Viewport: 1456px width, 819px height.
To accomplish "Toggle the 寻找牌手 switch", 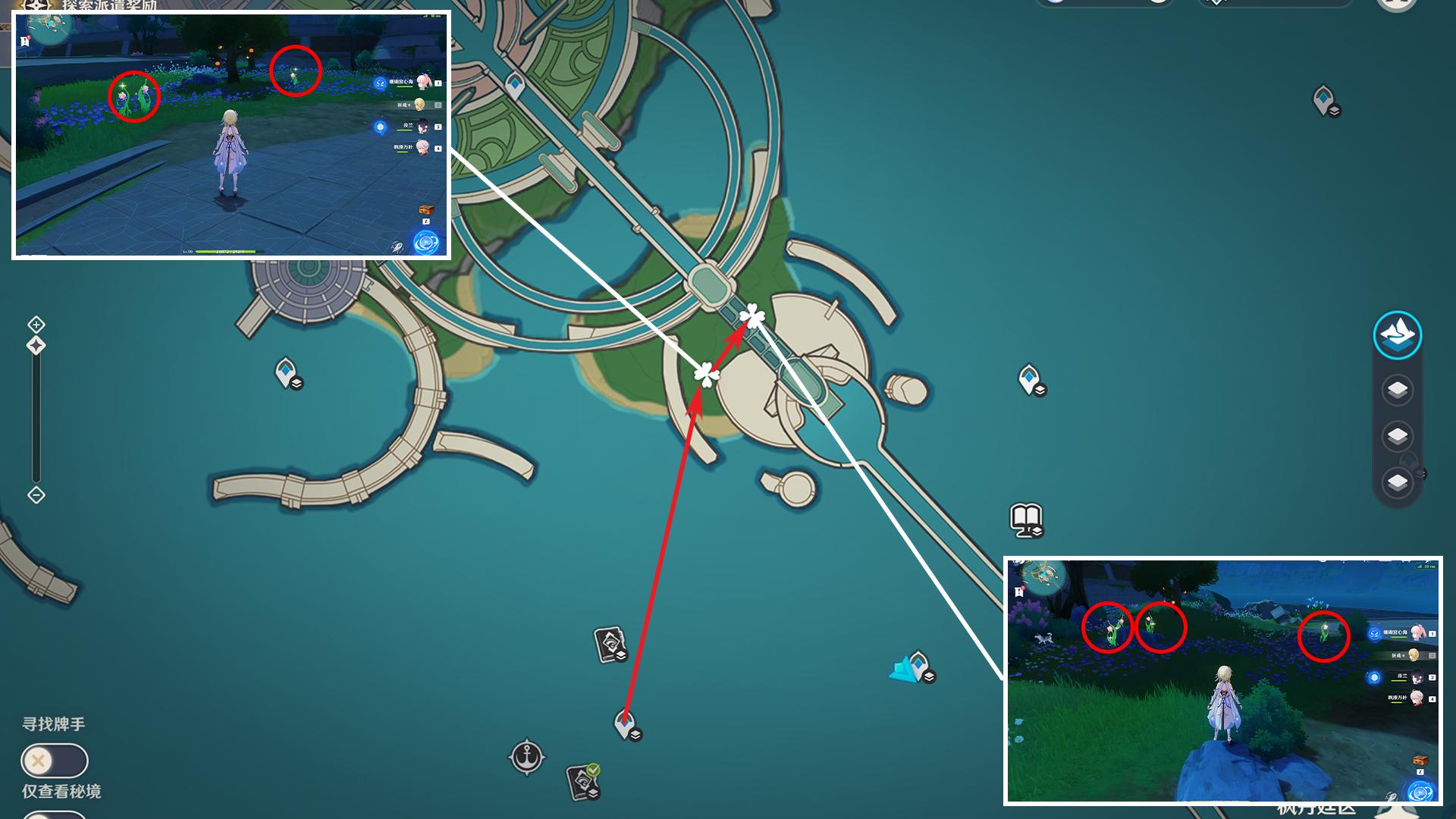I will [55, 761].
